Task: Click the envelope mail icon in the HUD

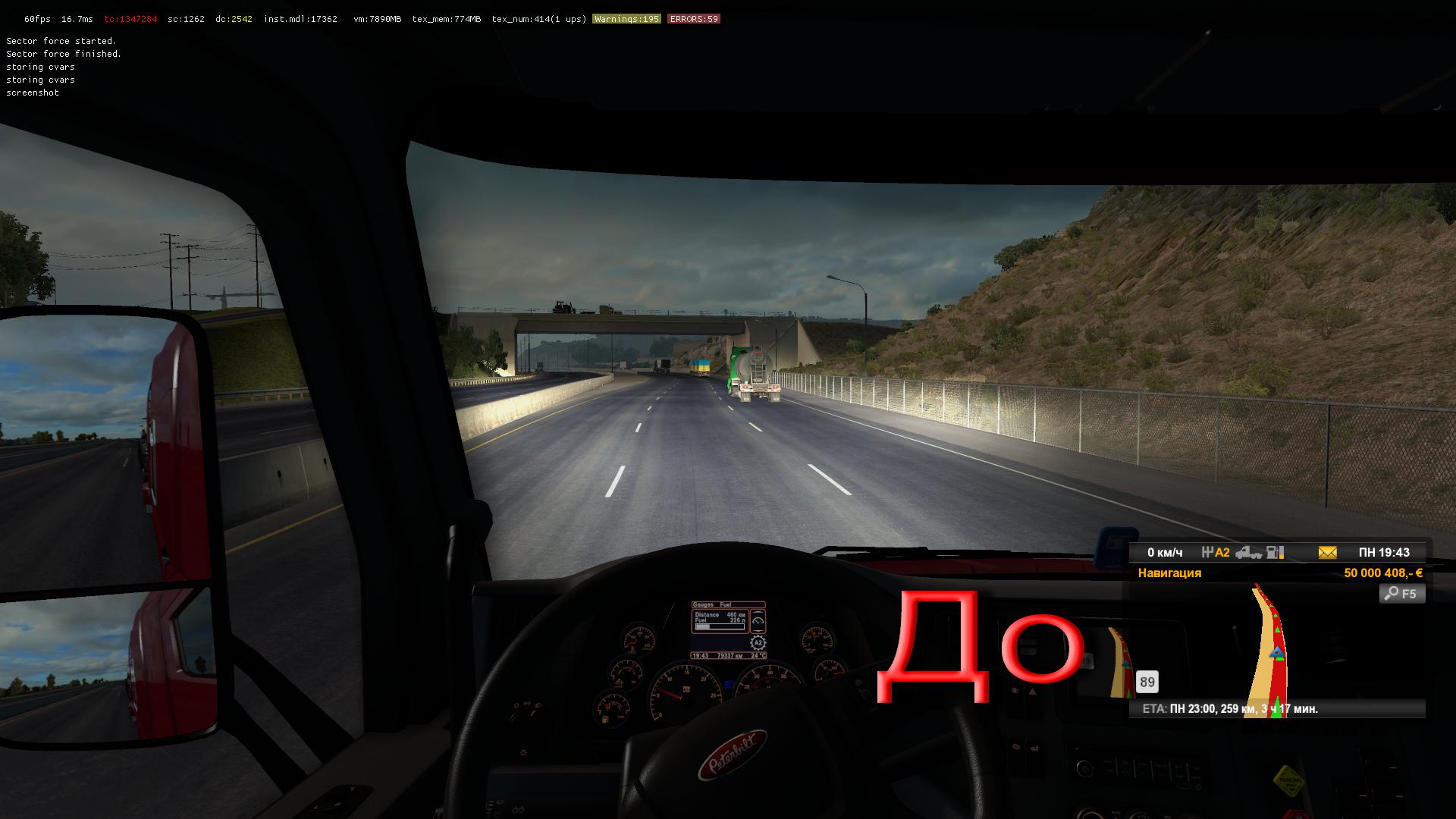Action: pos(1327,553)
